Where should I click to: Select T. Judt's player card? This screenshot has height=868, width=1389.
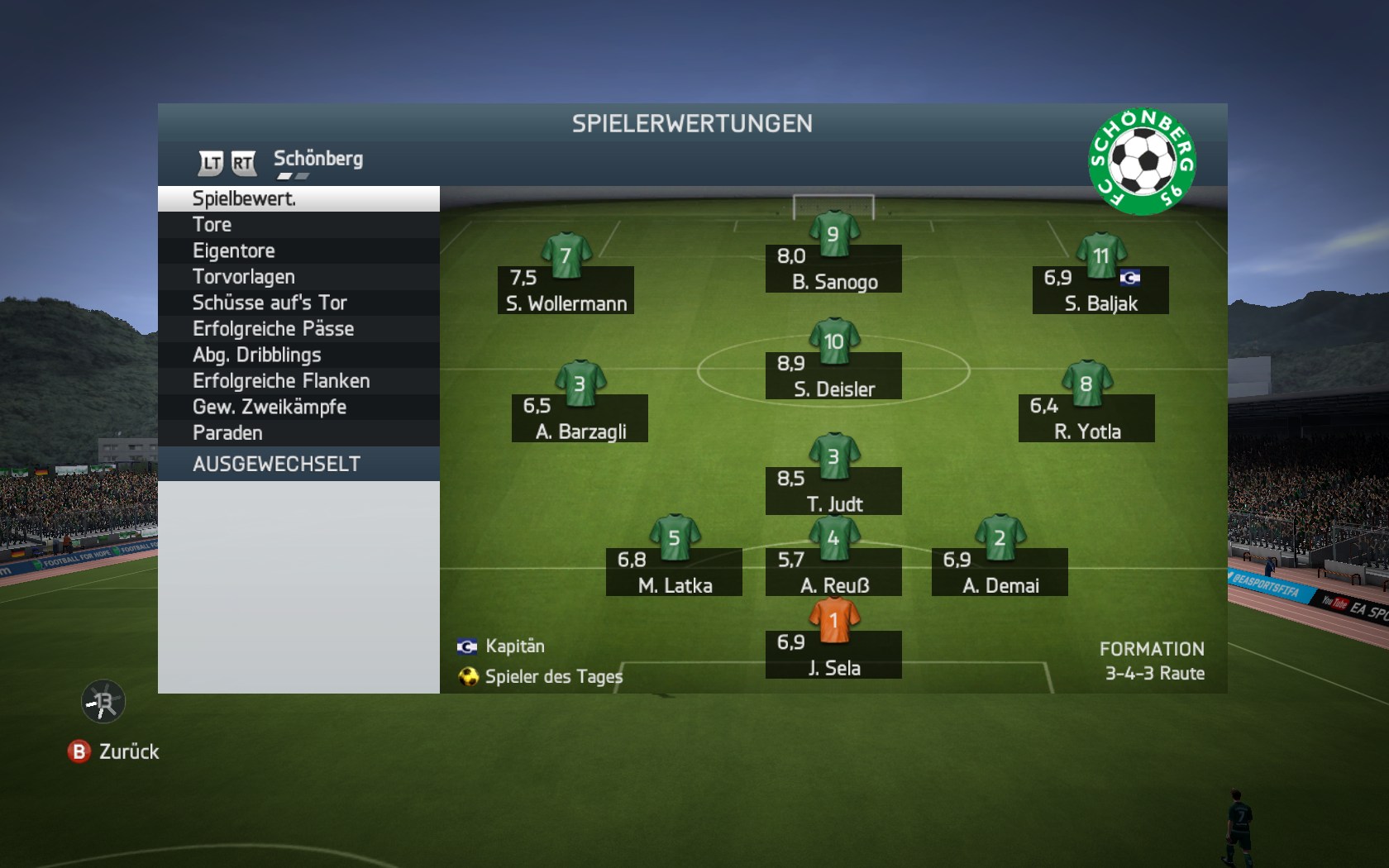pyautogui.click(x=833, y=491)
